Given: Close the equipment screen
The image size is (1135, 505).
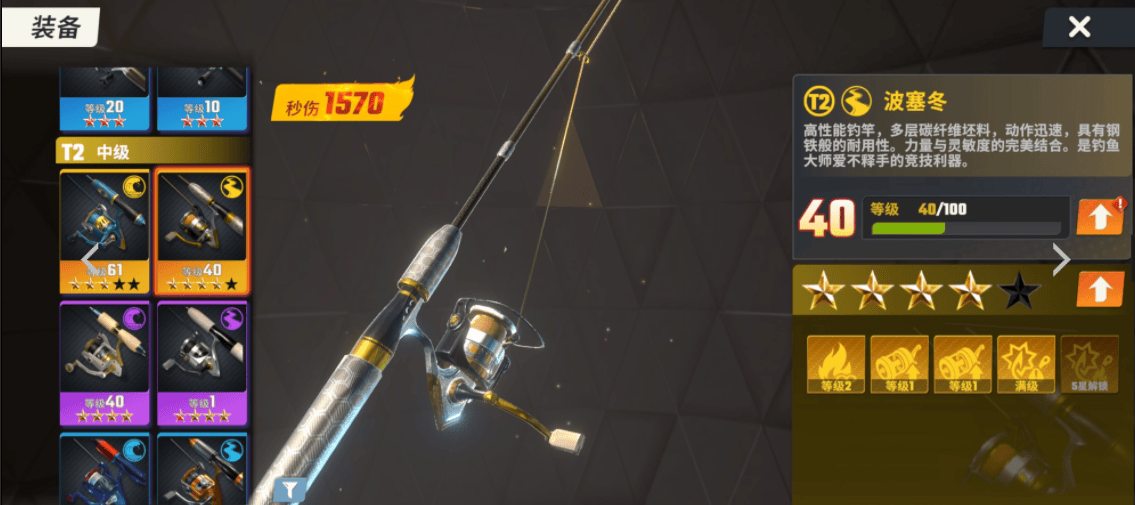Looking at the screenshot, I should (x=1079, y=27).
